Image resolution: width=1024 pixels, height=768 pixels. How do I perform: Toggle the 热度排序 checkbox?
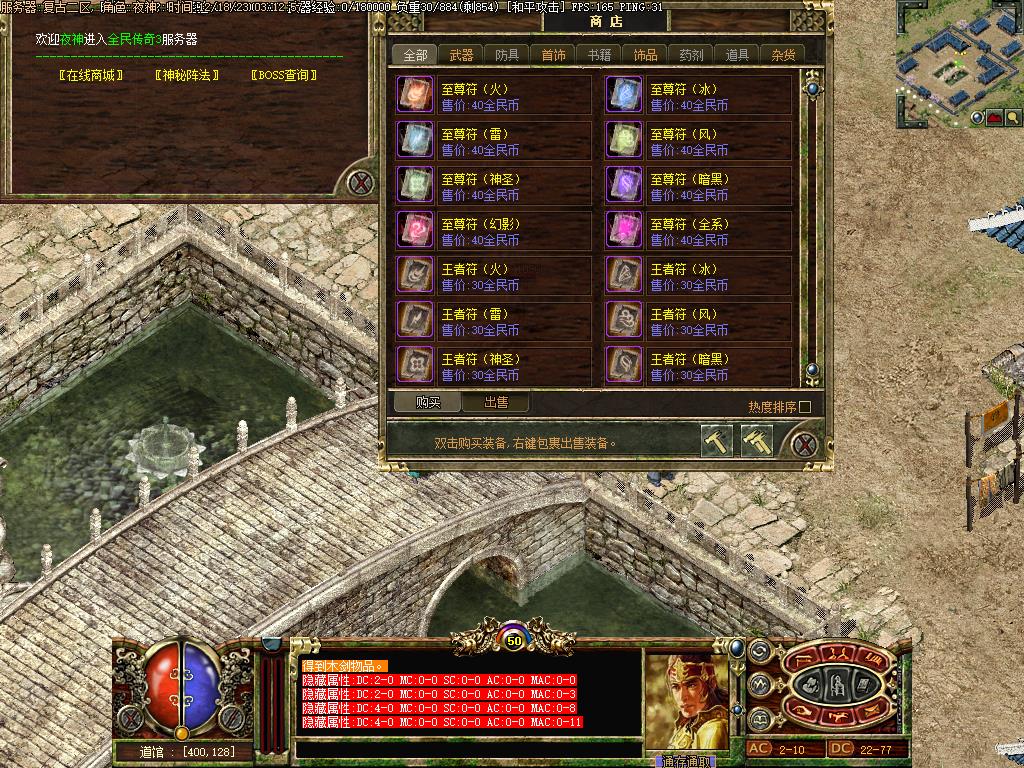pyautogui.click(x=805, y=407)
